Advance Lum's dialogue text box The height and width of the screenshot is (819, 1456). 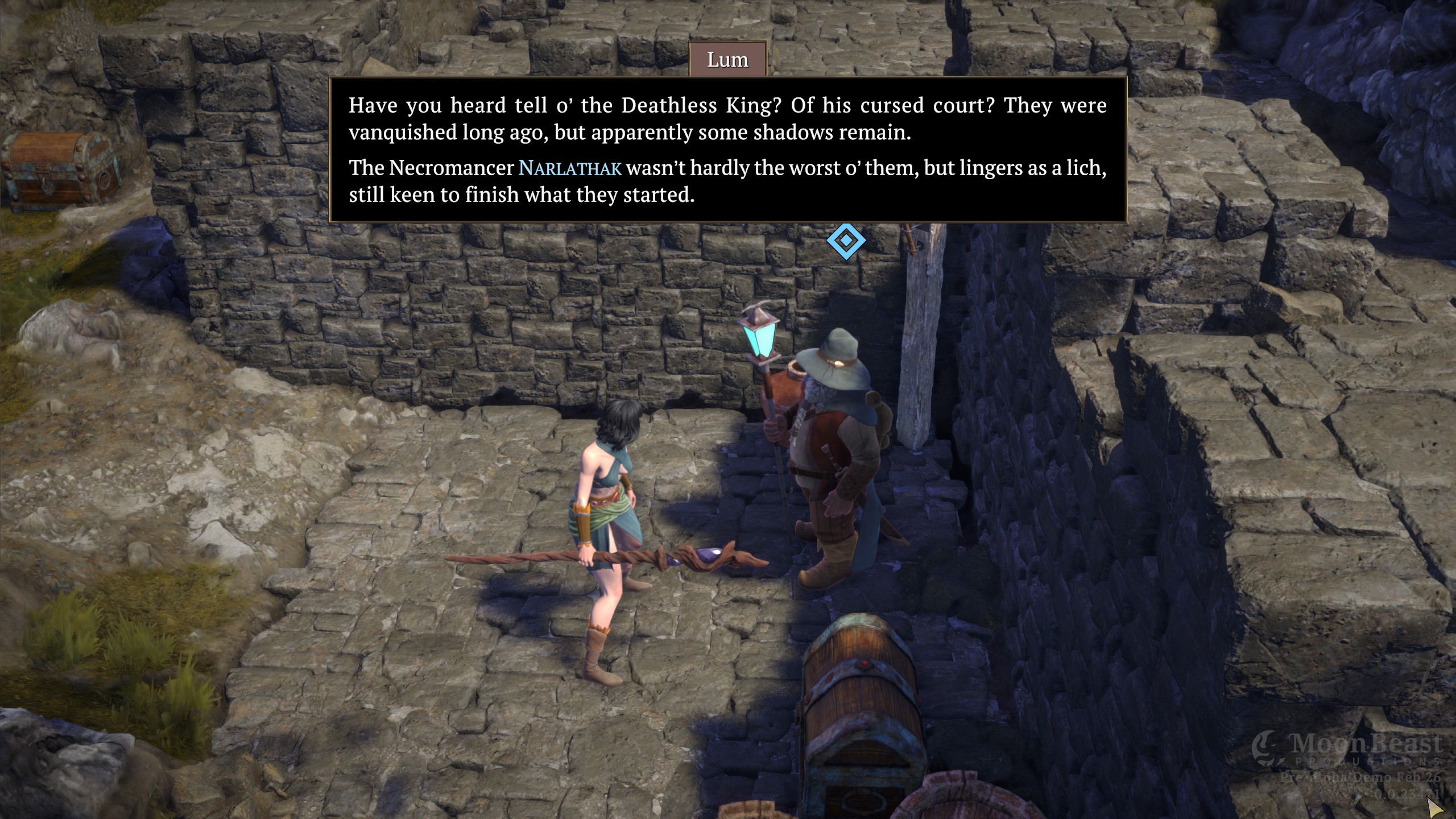pos(727,150)
